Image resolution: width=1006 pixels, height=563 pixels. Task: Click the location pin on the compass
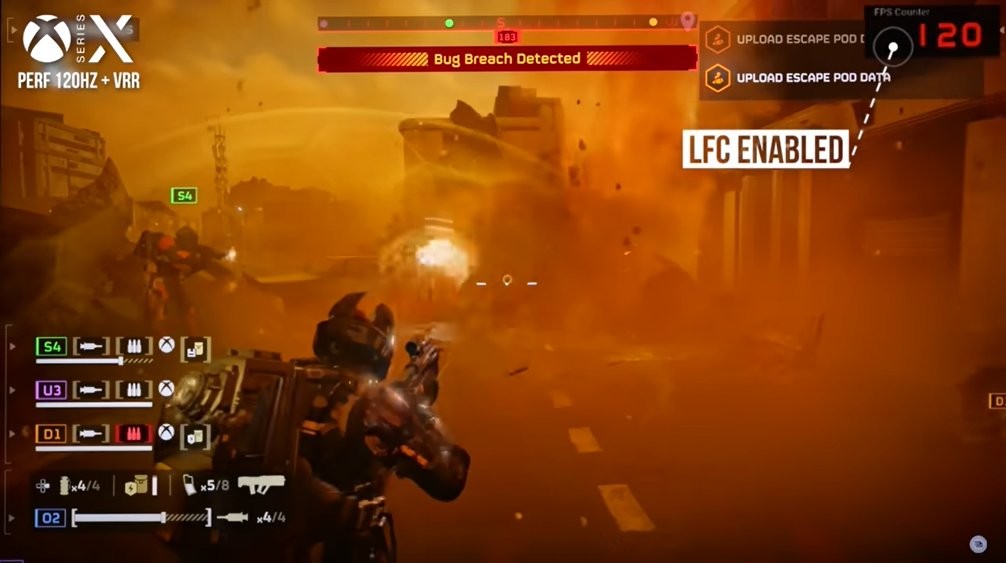(x=687, y=20)
